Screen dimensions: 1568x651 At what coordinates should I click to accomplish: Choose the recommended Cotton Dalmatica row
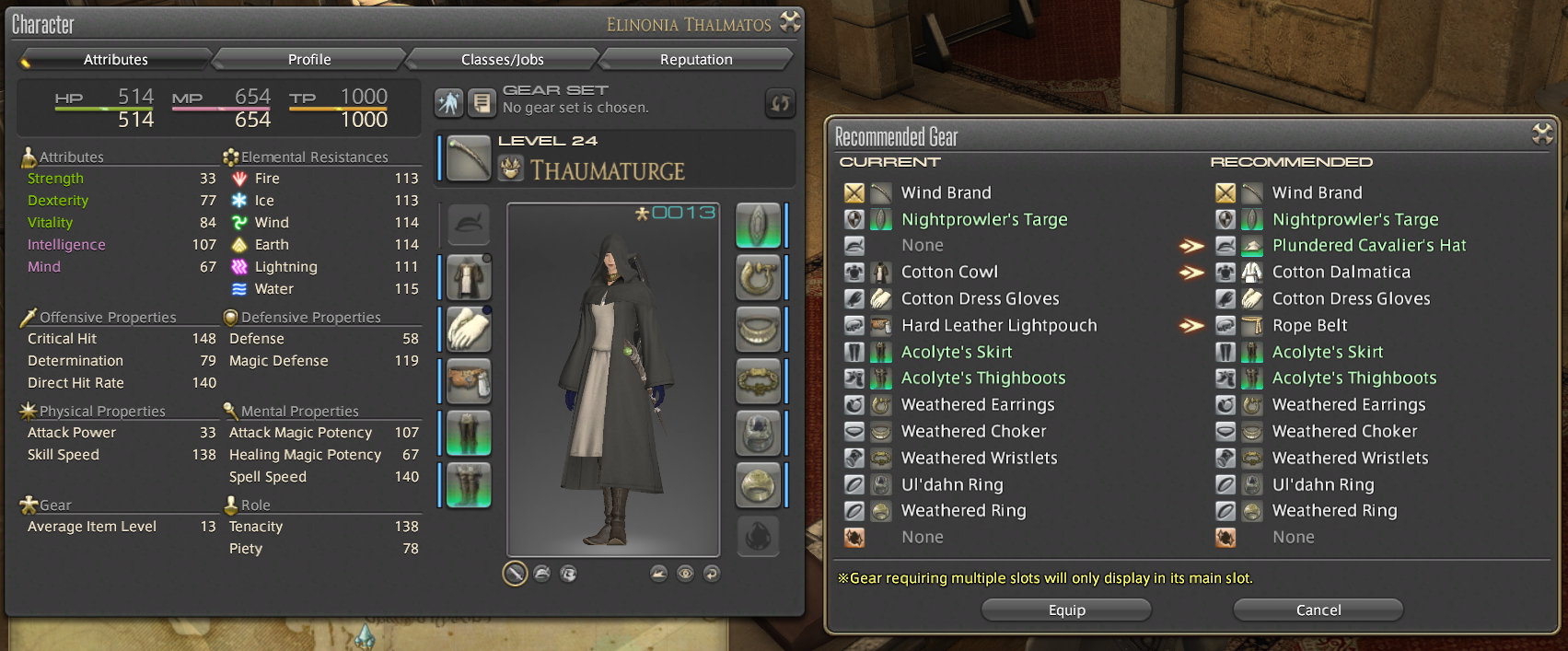(1341, 273)
